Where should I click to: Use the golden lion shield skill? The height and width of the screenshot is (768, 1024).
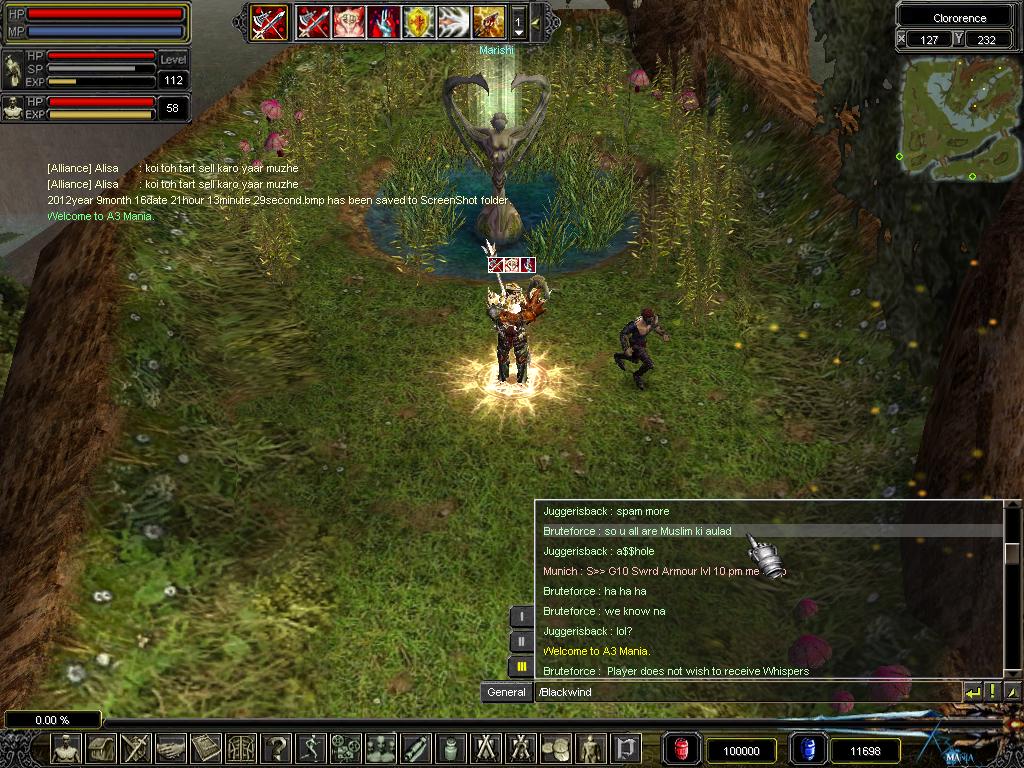[x=418, y=21]
